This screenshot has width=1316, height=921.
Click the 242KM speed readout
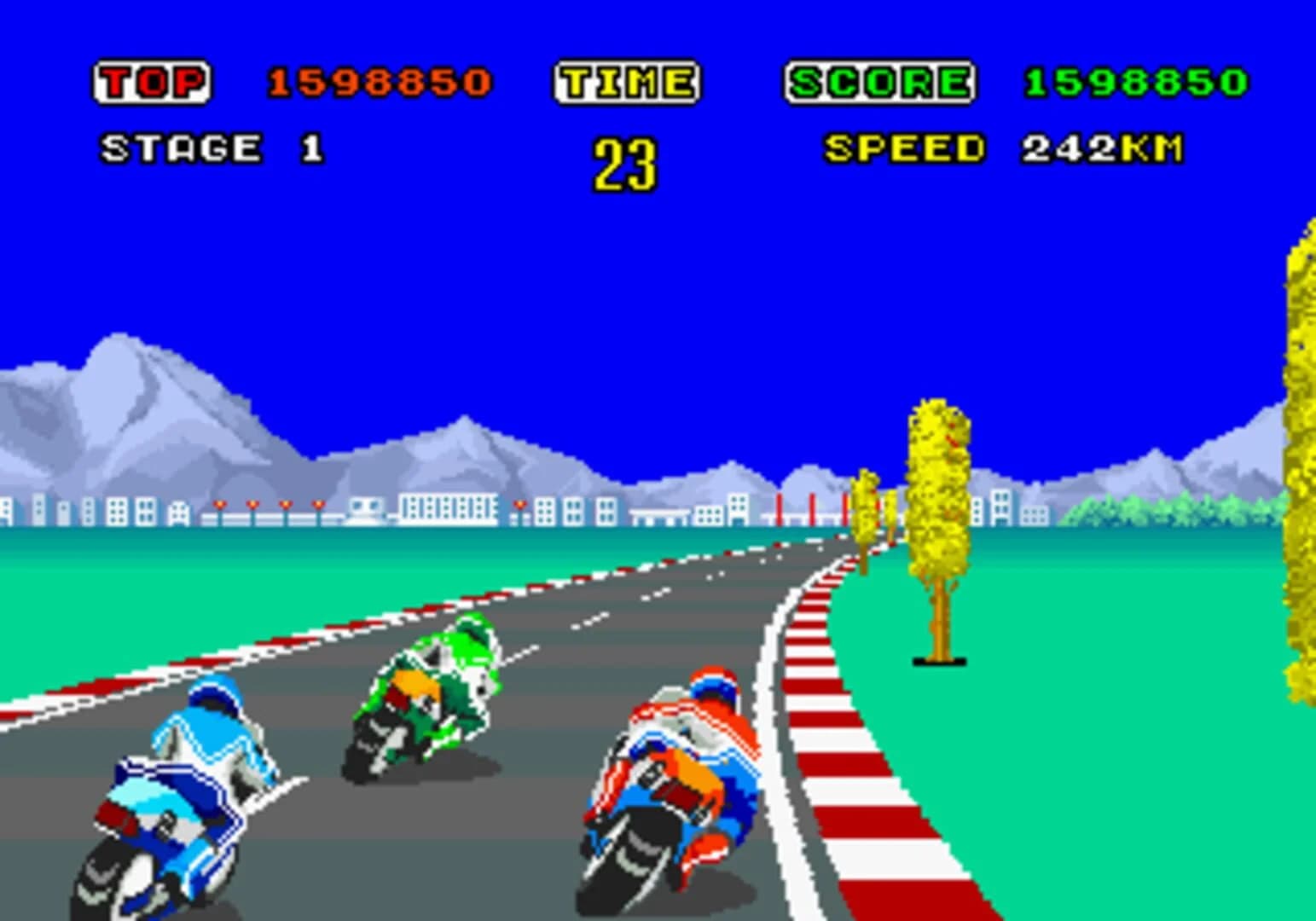coord(1100,147)
